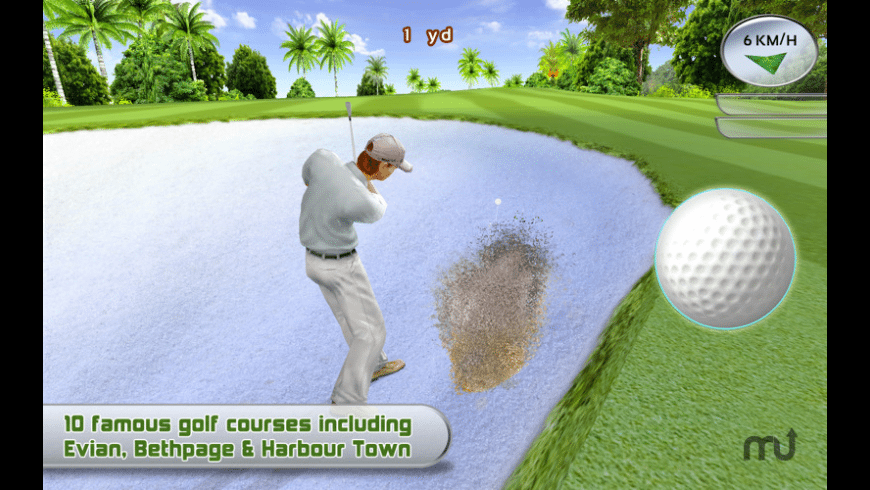Click the MacUpdate logo watermark
Screen dimensions: 870x490
[x=769, y=446]
